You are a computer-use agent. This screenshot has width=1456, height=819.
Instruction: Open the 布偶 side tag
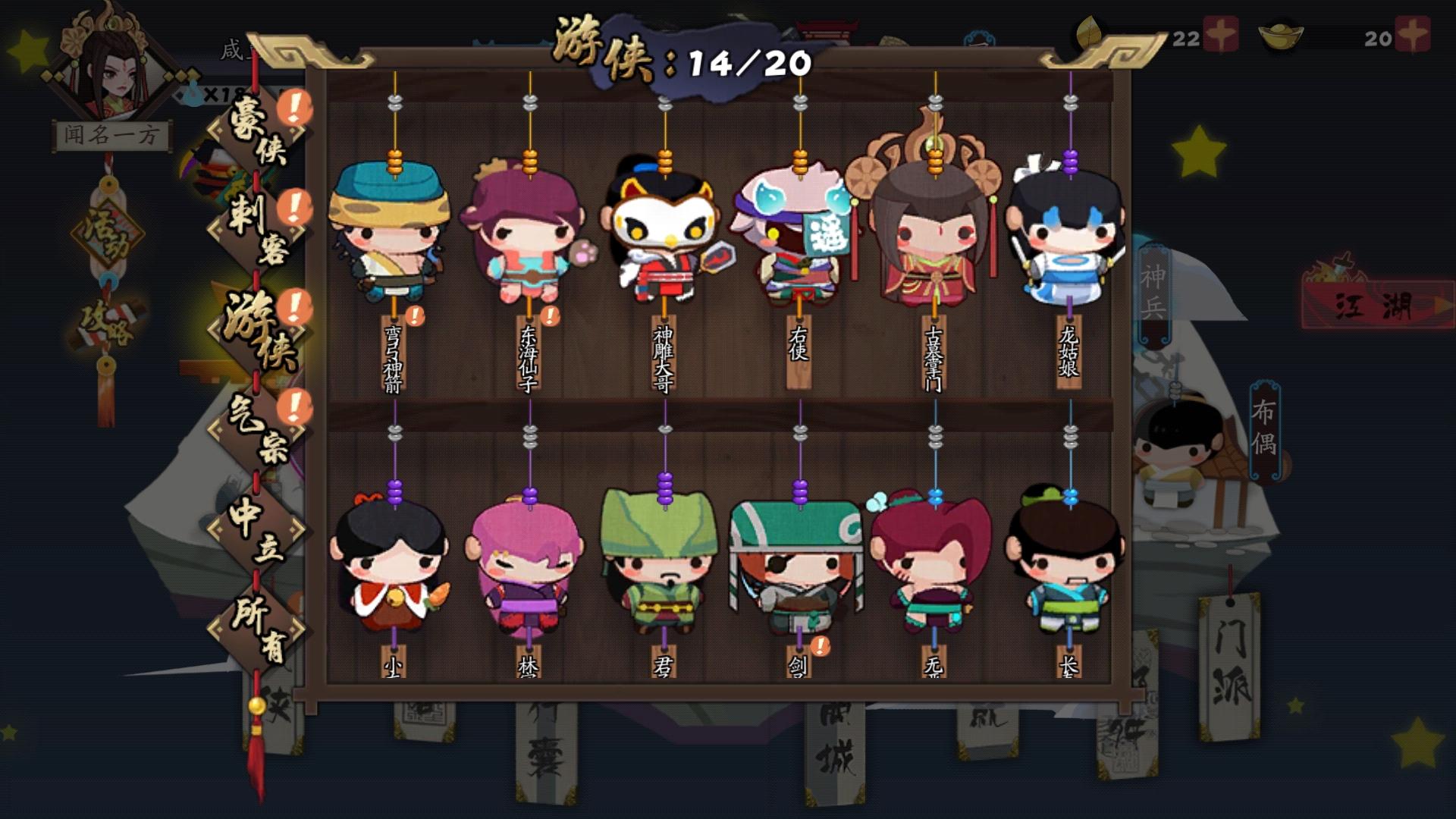coord(1263,432)
